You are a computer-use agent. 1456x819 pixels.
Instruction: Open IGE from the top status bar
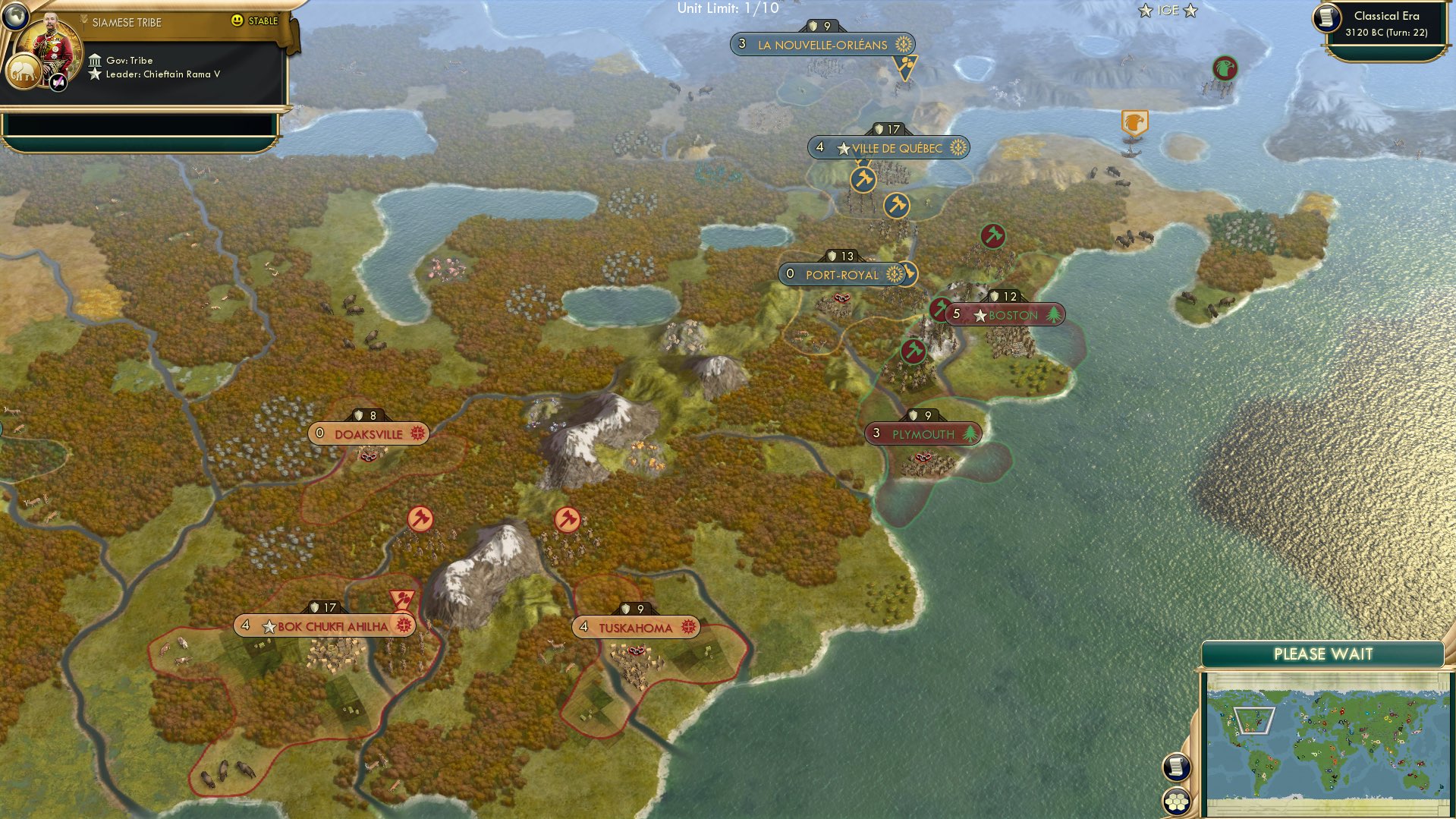[x=1168, y=11]
